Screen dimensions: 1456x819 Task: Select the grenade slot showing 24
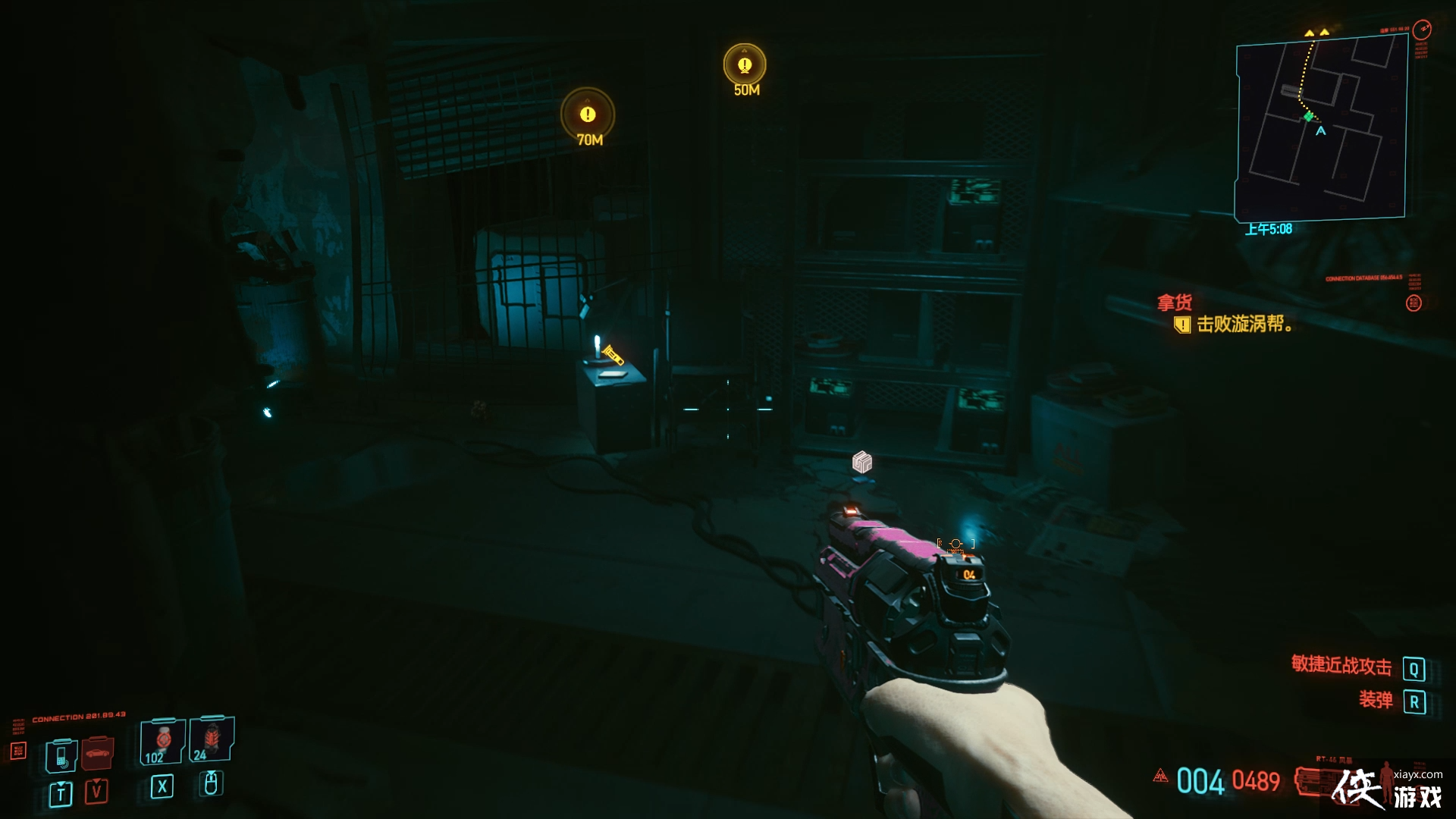pos(212,739)
